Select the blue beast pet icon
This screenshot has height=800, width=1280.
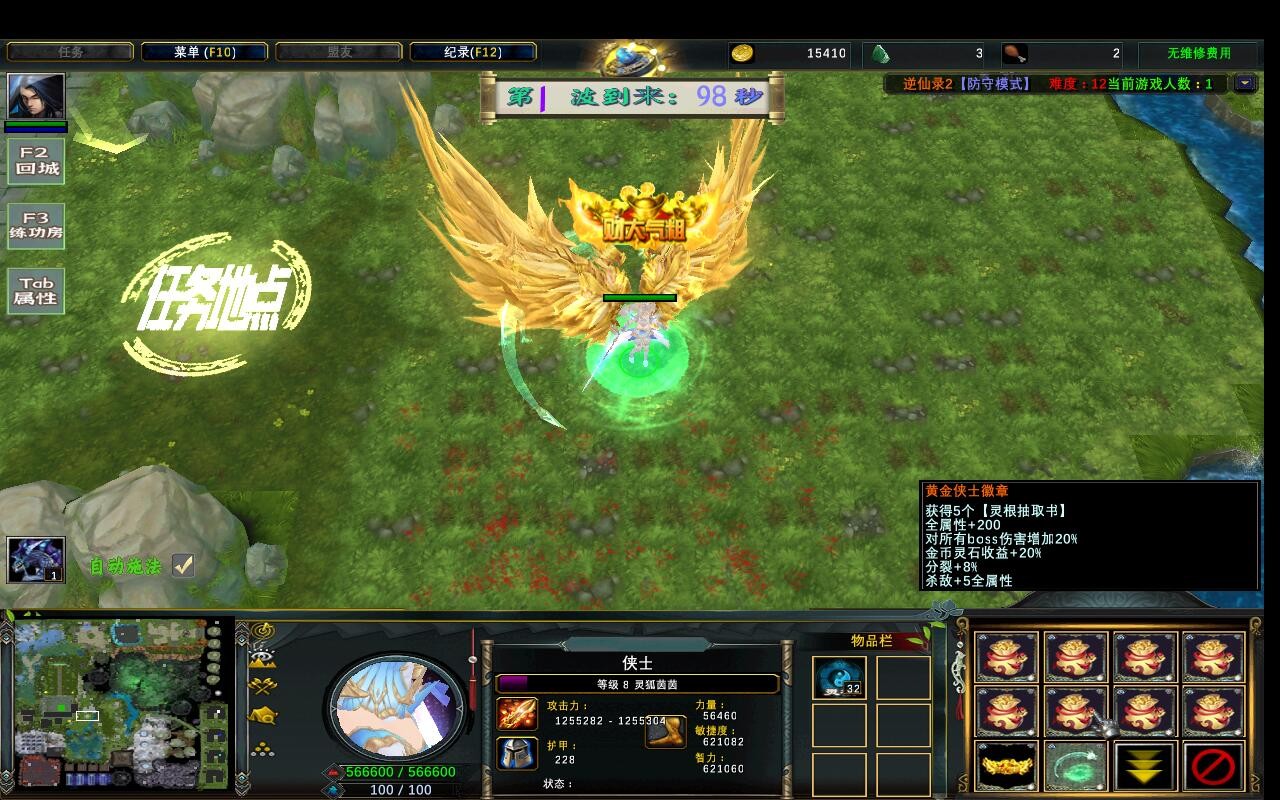click(x=36, y=559)
